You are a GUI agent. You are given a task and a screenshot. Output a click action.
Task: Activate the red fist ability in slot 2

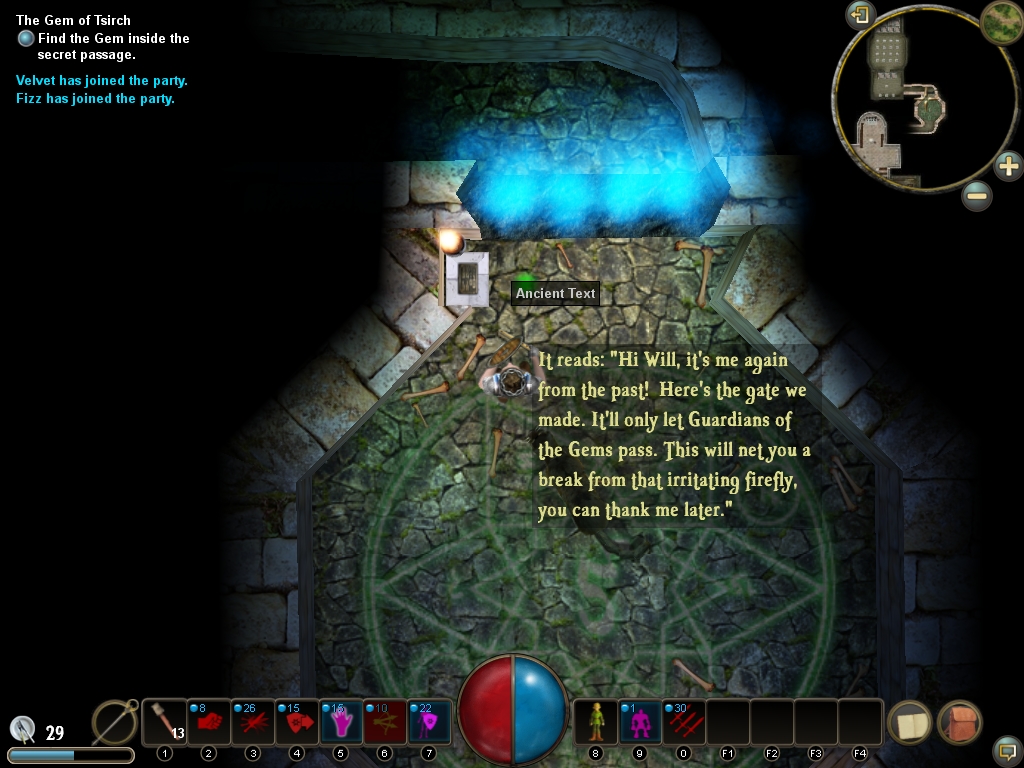click(x=208, y=721)
